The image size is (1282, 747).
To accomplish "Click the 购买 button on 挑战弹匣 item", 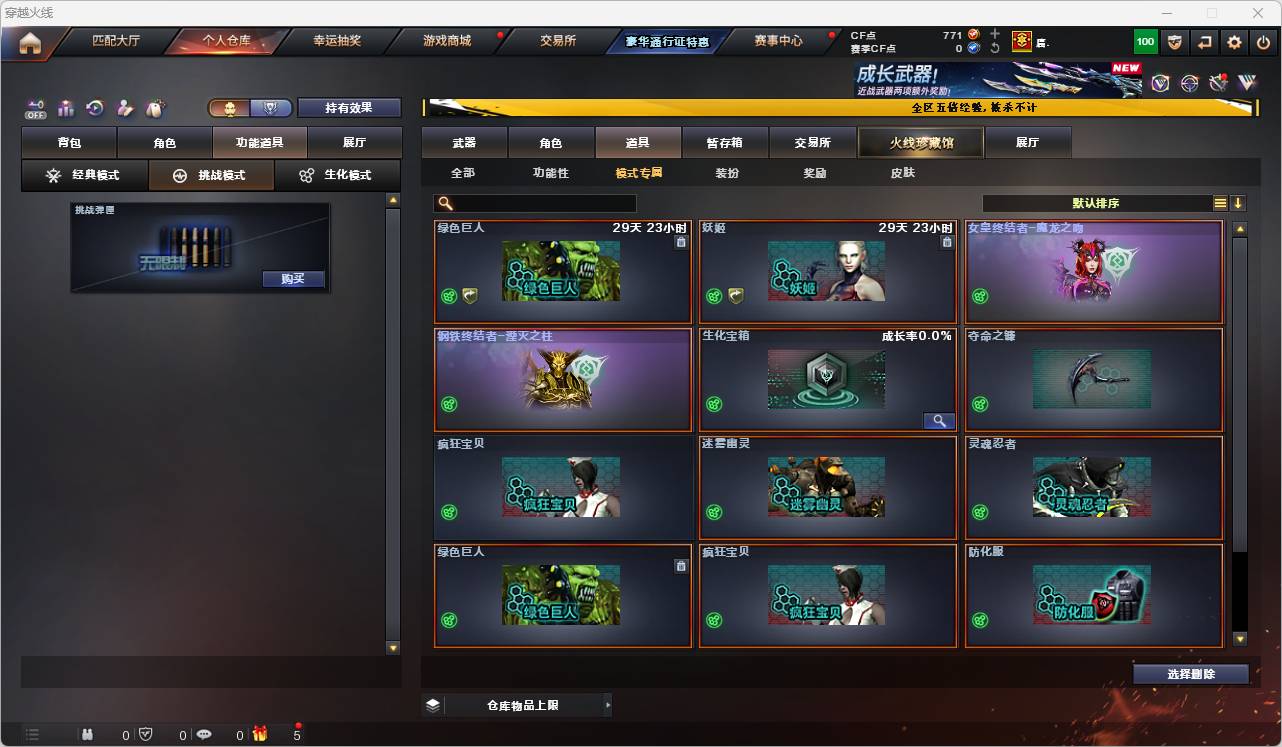I will coord(291,279).
